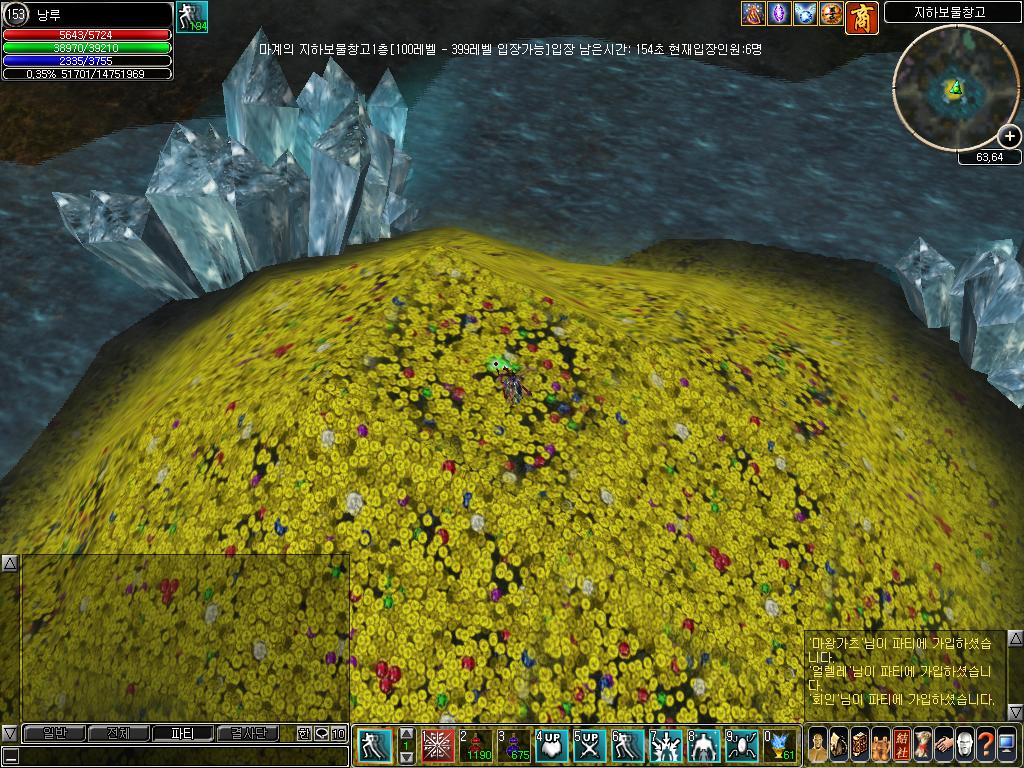Activate the armor UP skill in slot 4
This screenshot has width=1024, height=768.
551,746
